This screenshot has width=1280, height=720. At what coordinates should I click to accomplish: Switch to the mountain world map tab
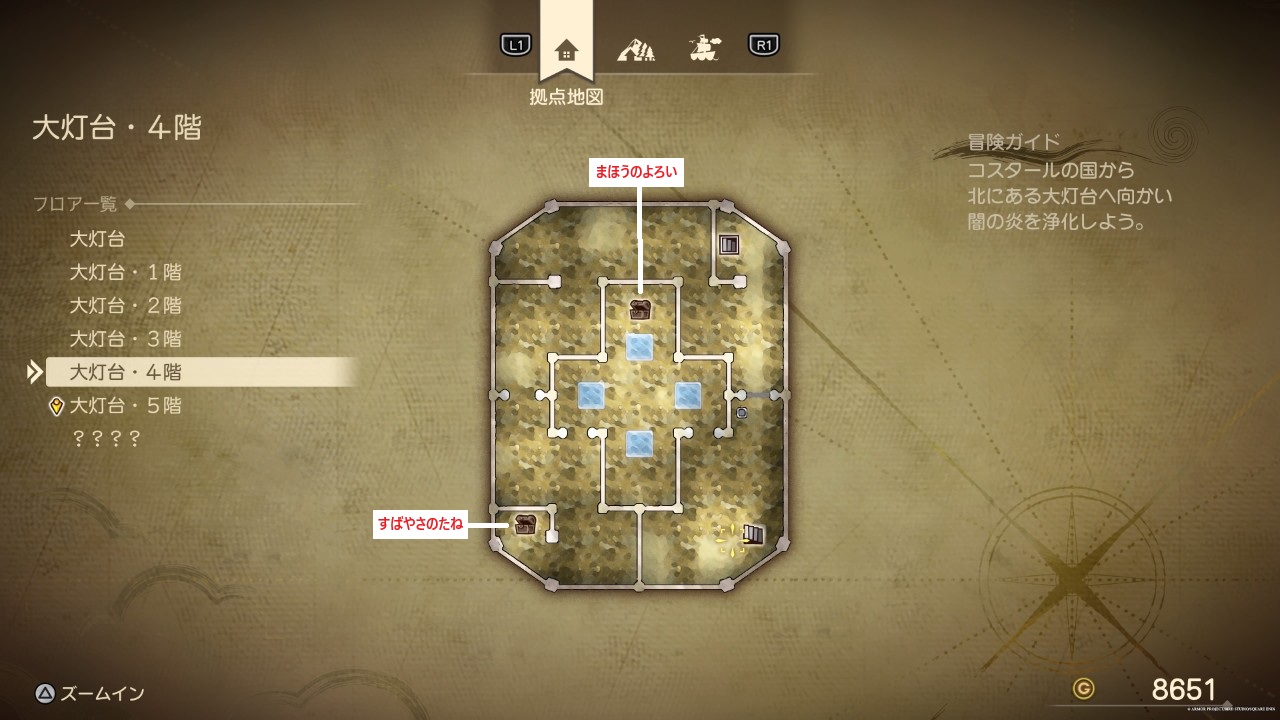[x=635, y=48]
